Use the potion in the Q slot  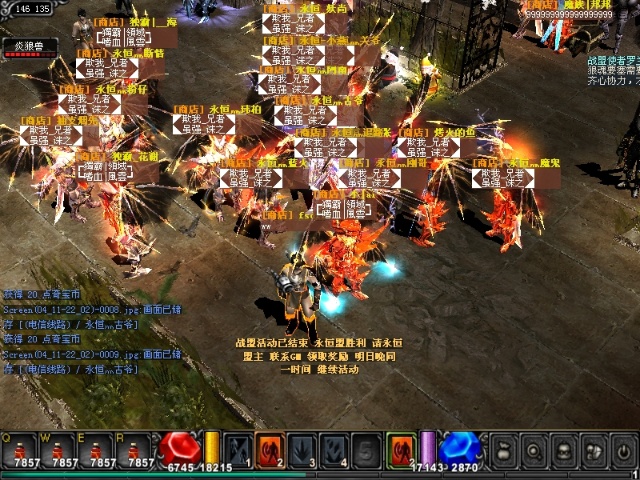(18, 449)
